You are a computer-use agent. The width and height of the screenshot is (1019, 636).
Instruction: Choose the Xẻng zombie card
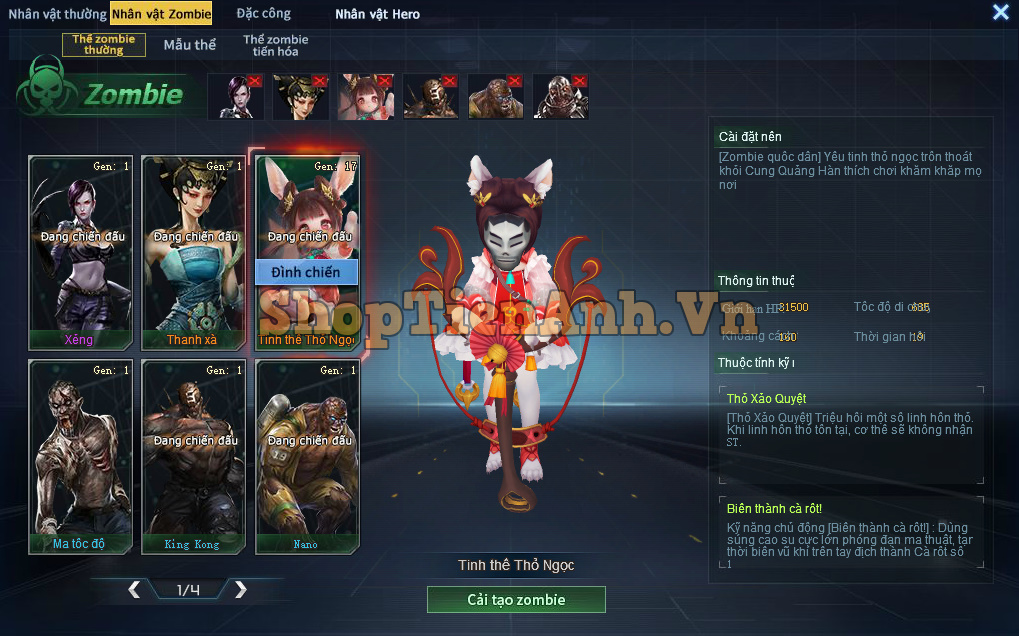coord(81,252)
